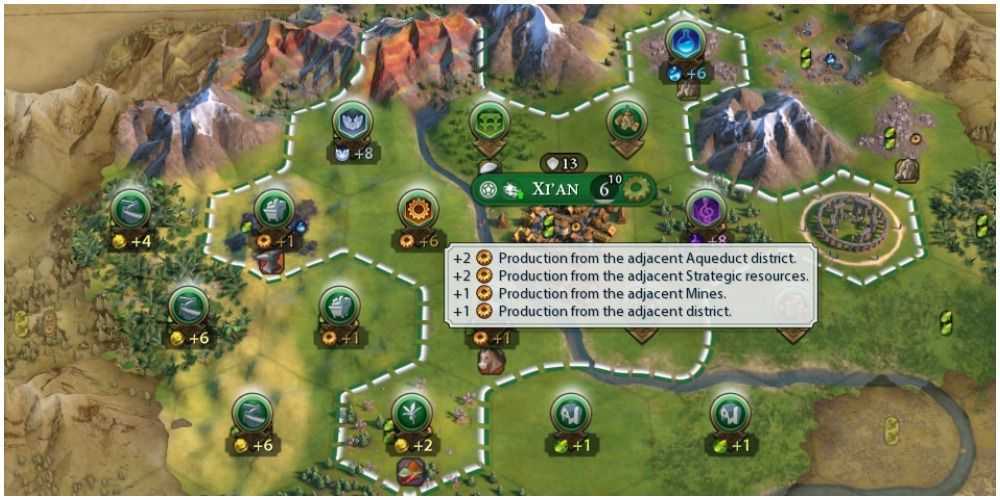Screen dimensions: 1000x500
Task: Select the purple Theater Square placement icon
Action: (x=706, y=209)
